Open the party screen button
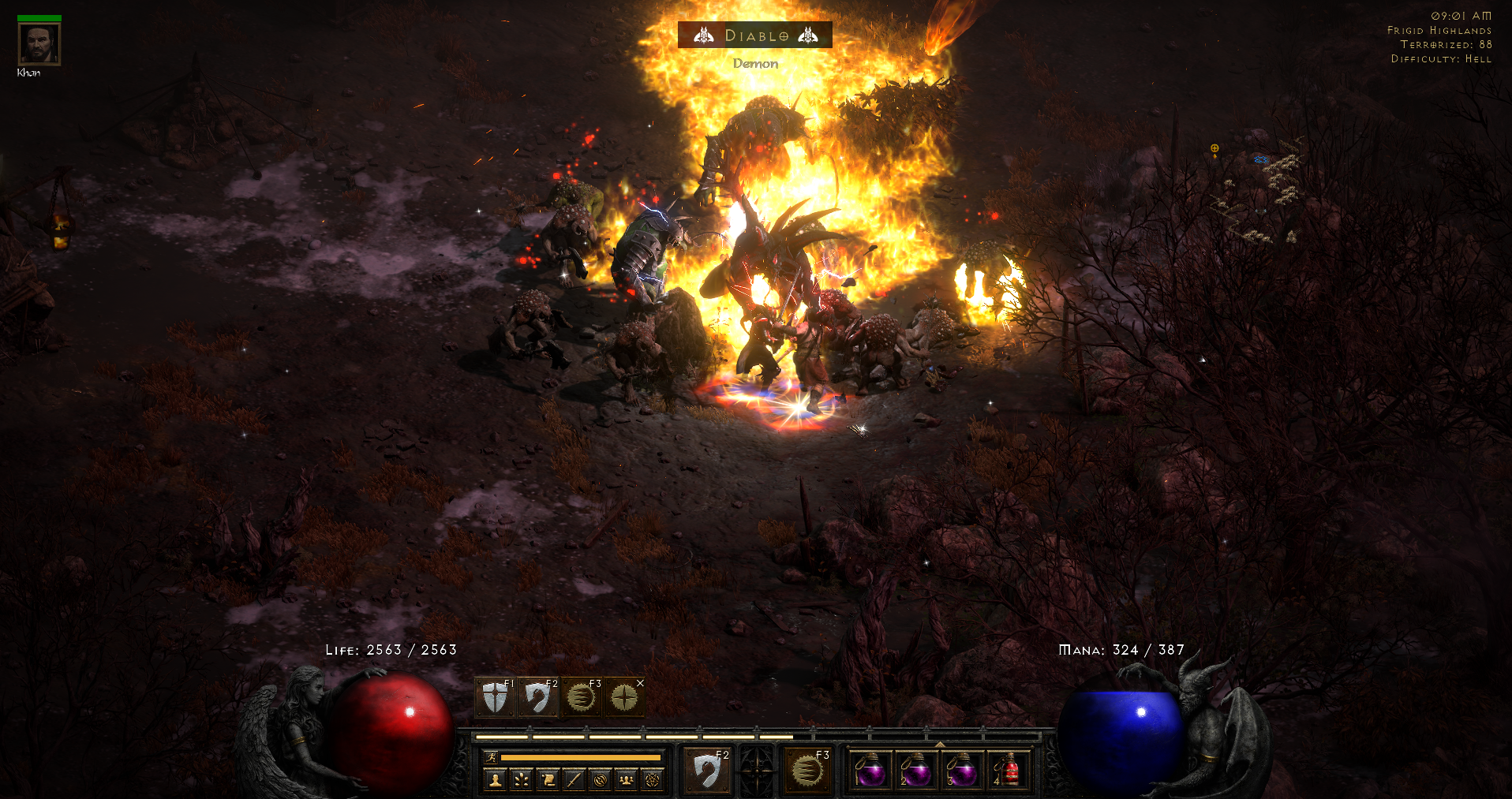 pyautogui.click(x=626, y=780)
